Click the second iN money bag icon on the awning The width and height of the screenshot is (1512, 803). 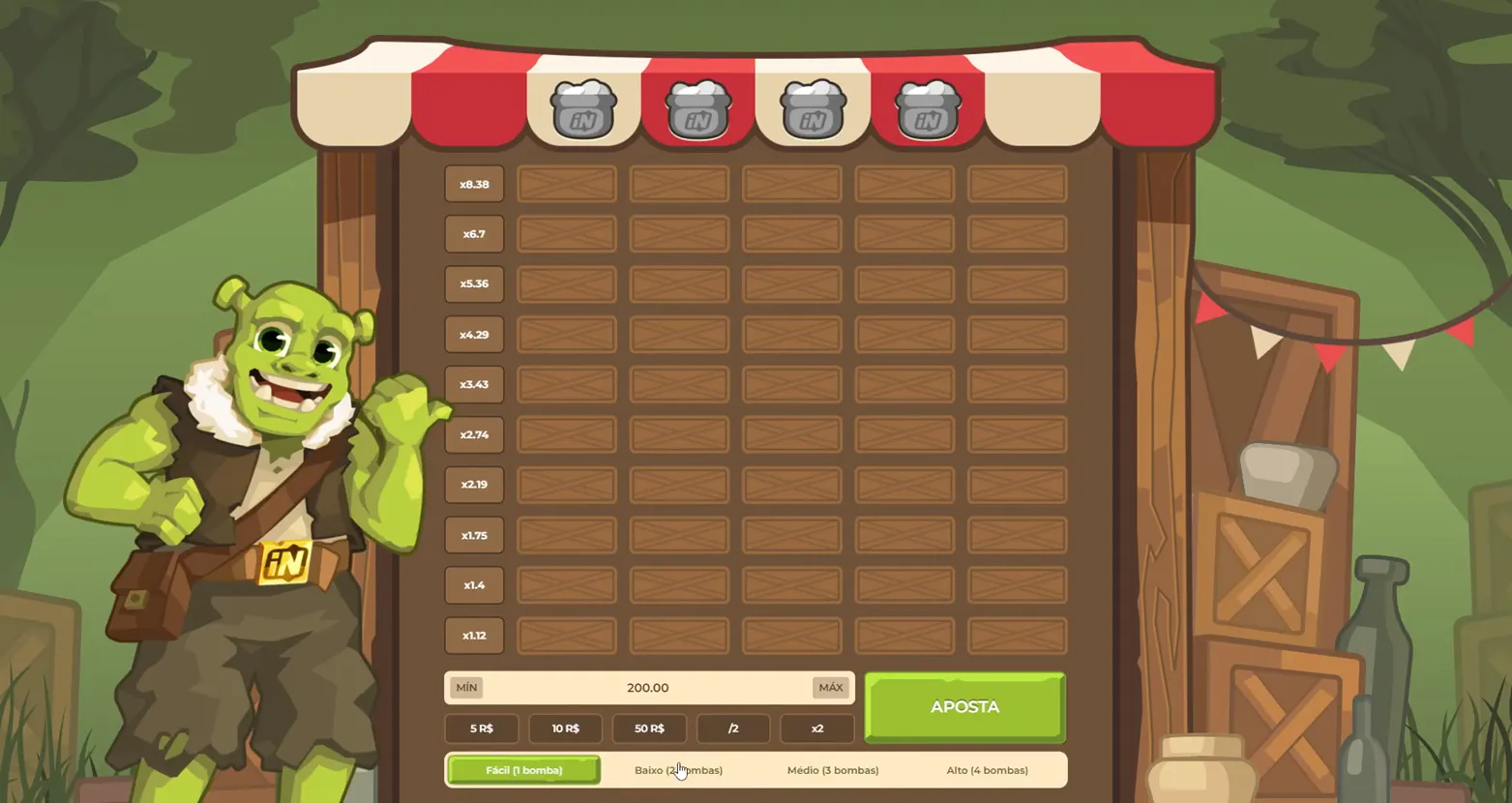(x=697, y=109)
